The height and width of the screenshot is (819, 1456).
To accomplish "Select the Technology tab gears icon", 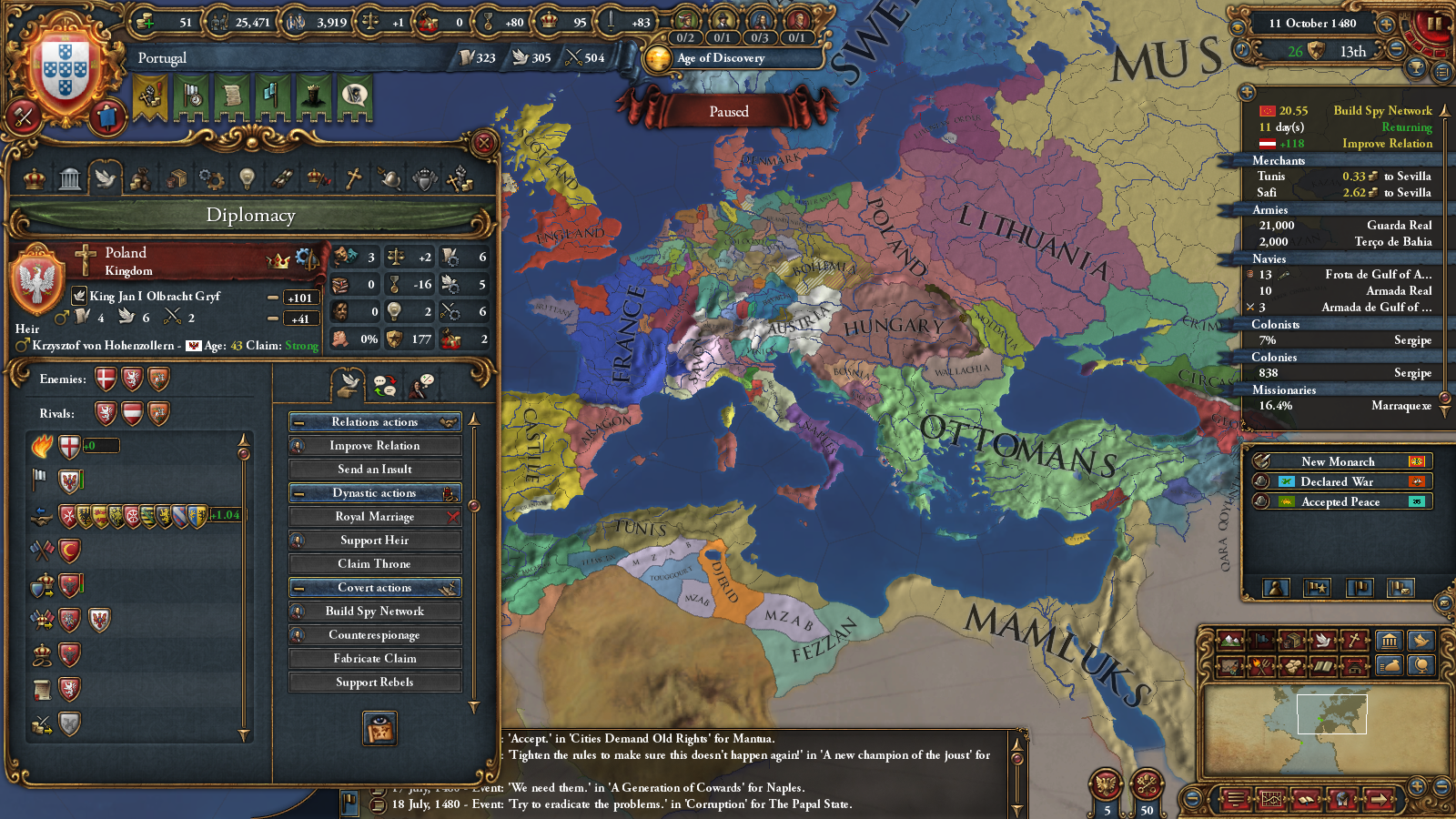I will (210, 178).
